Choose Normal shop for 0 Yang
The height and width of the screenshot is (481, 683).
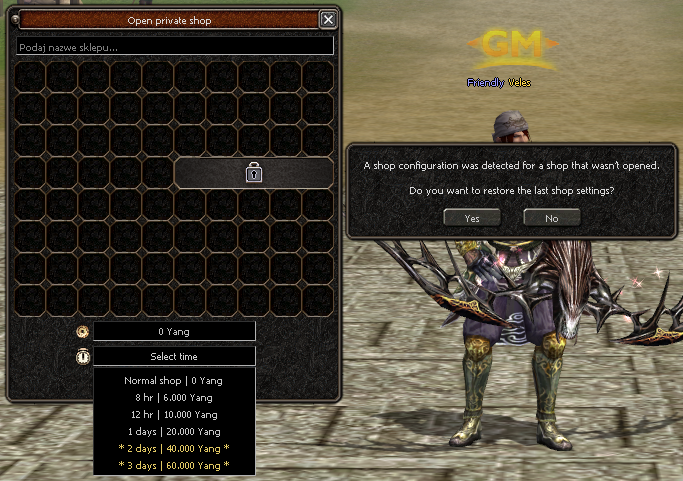[174, 381]
